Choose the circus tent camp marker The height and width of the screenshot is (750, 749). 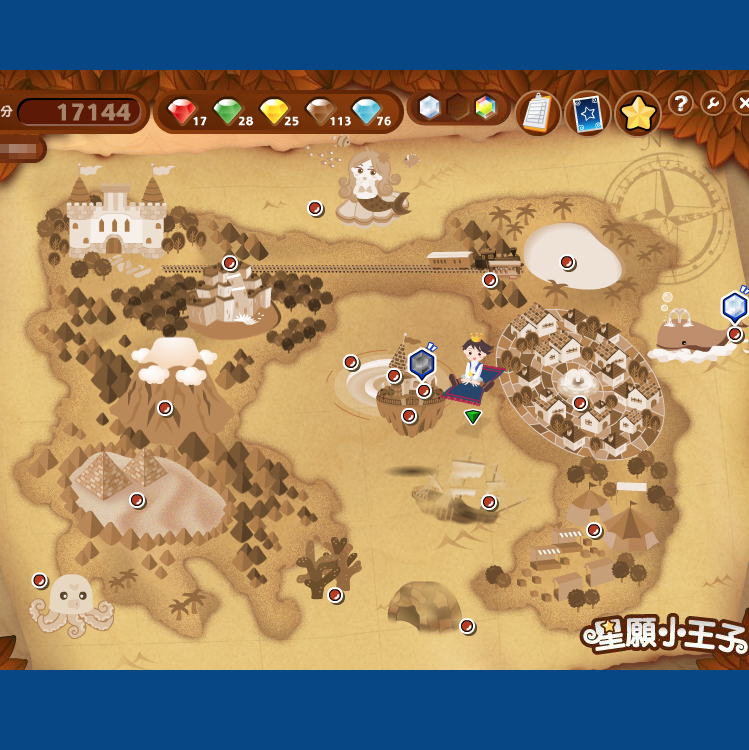point(594,530)
